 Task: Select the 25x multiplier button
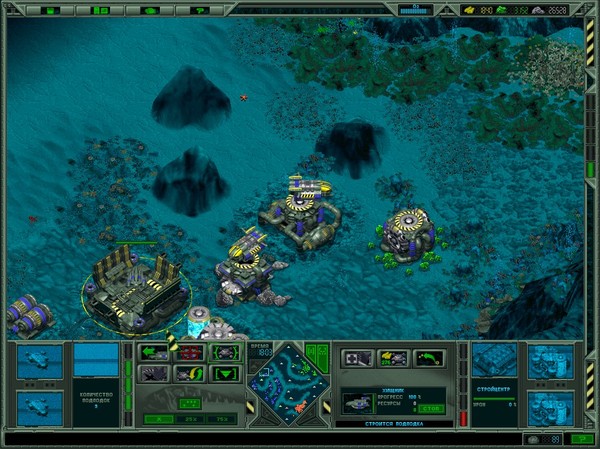[188, 419]
